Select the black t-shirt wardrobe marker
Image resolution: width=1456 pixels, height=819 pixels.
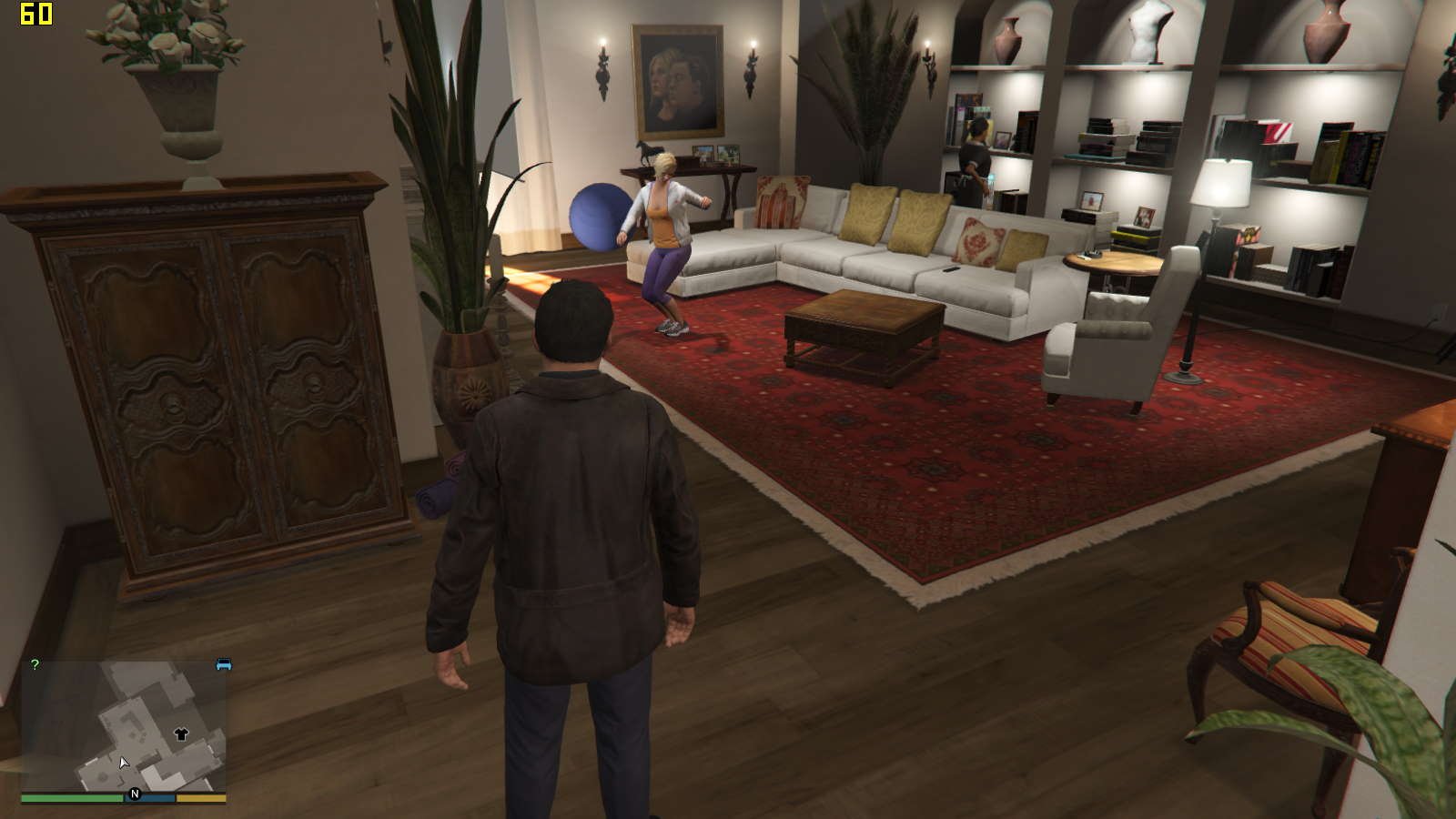coord(181,733)
